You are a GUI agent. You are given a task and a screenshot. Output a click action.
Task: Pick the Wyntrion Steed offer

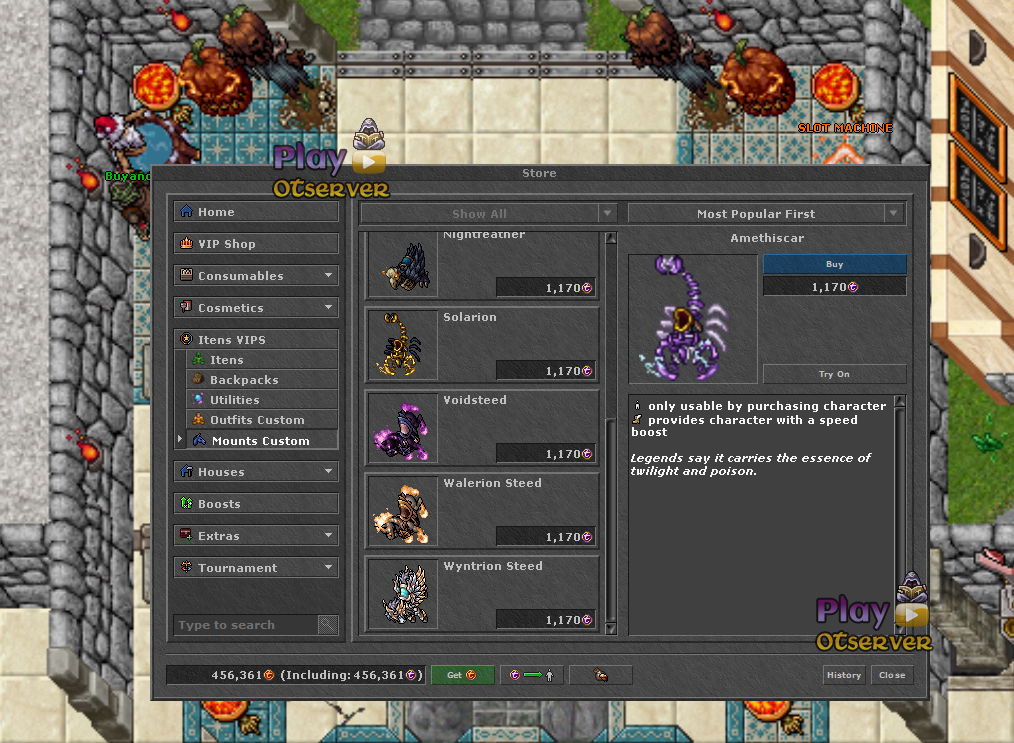[483, 593]
